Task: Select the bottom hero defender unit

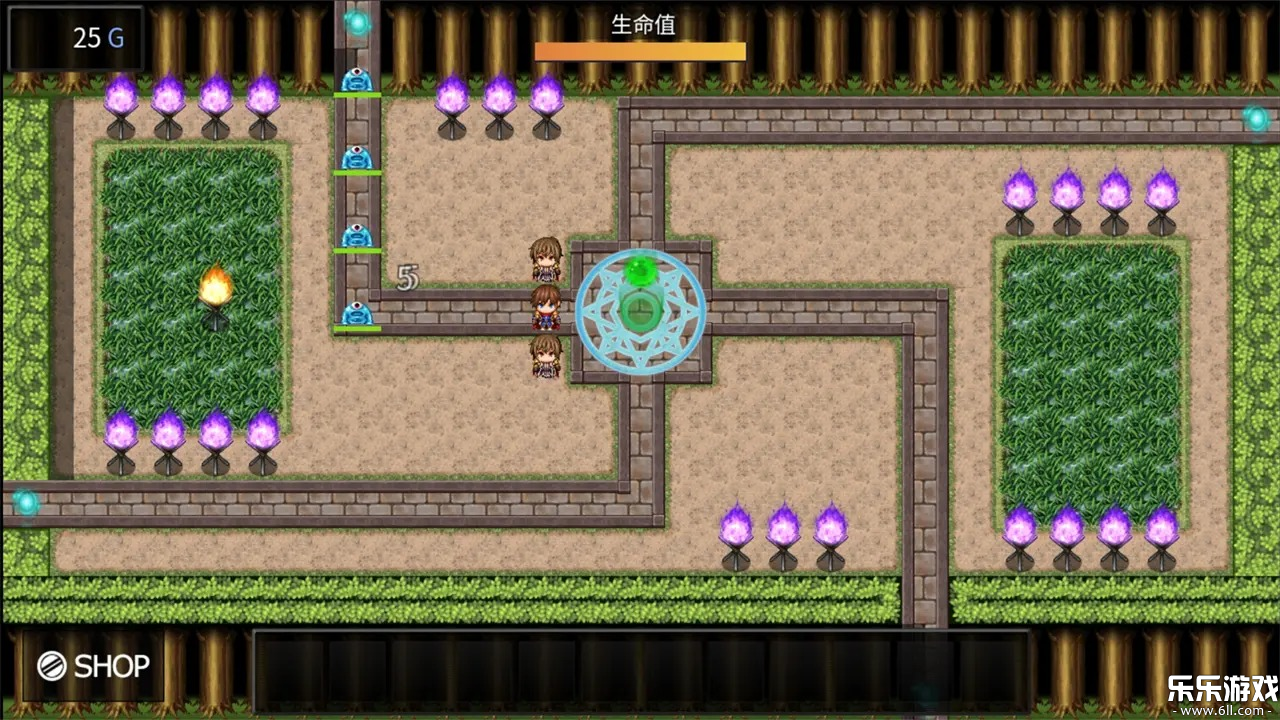Action: click(x=546, y=356)
